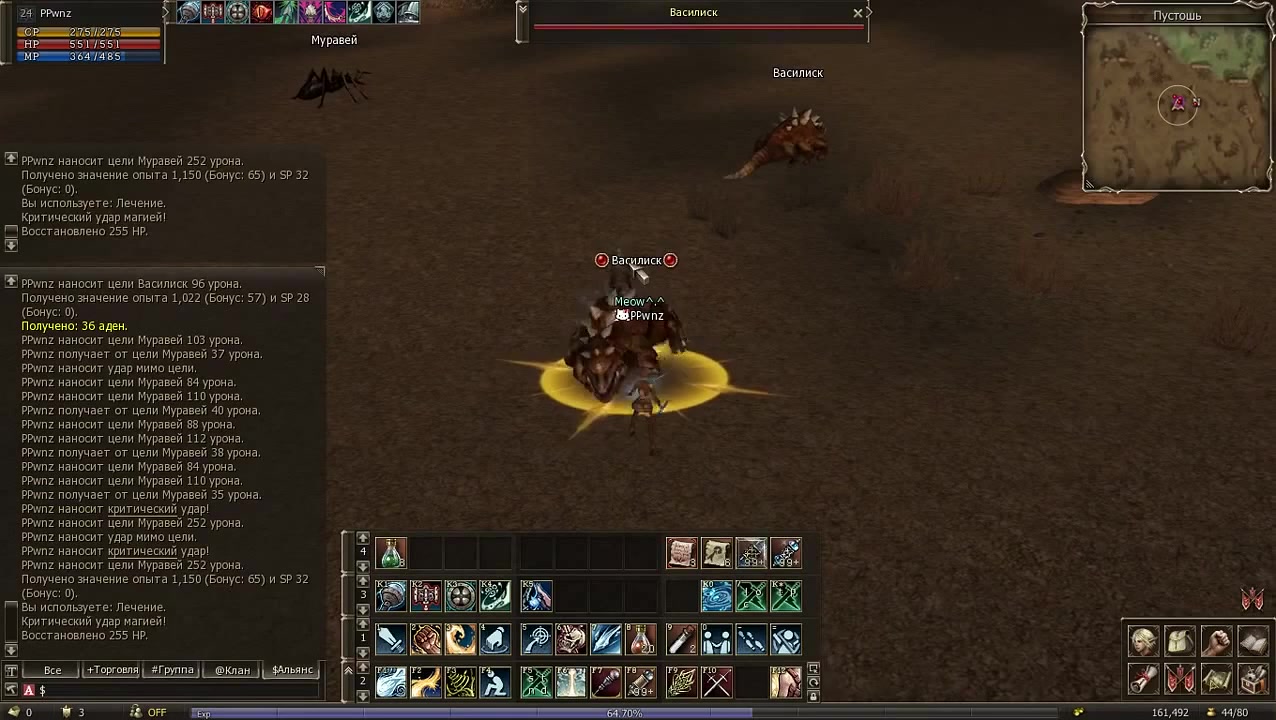Switch chat to the +Торговля tab
The height and width of the screenshot is (720, 1276).
(x=112, y=670)
